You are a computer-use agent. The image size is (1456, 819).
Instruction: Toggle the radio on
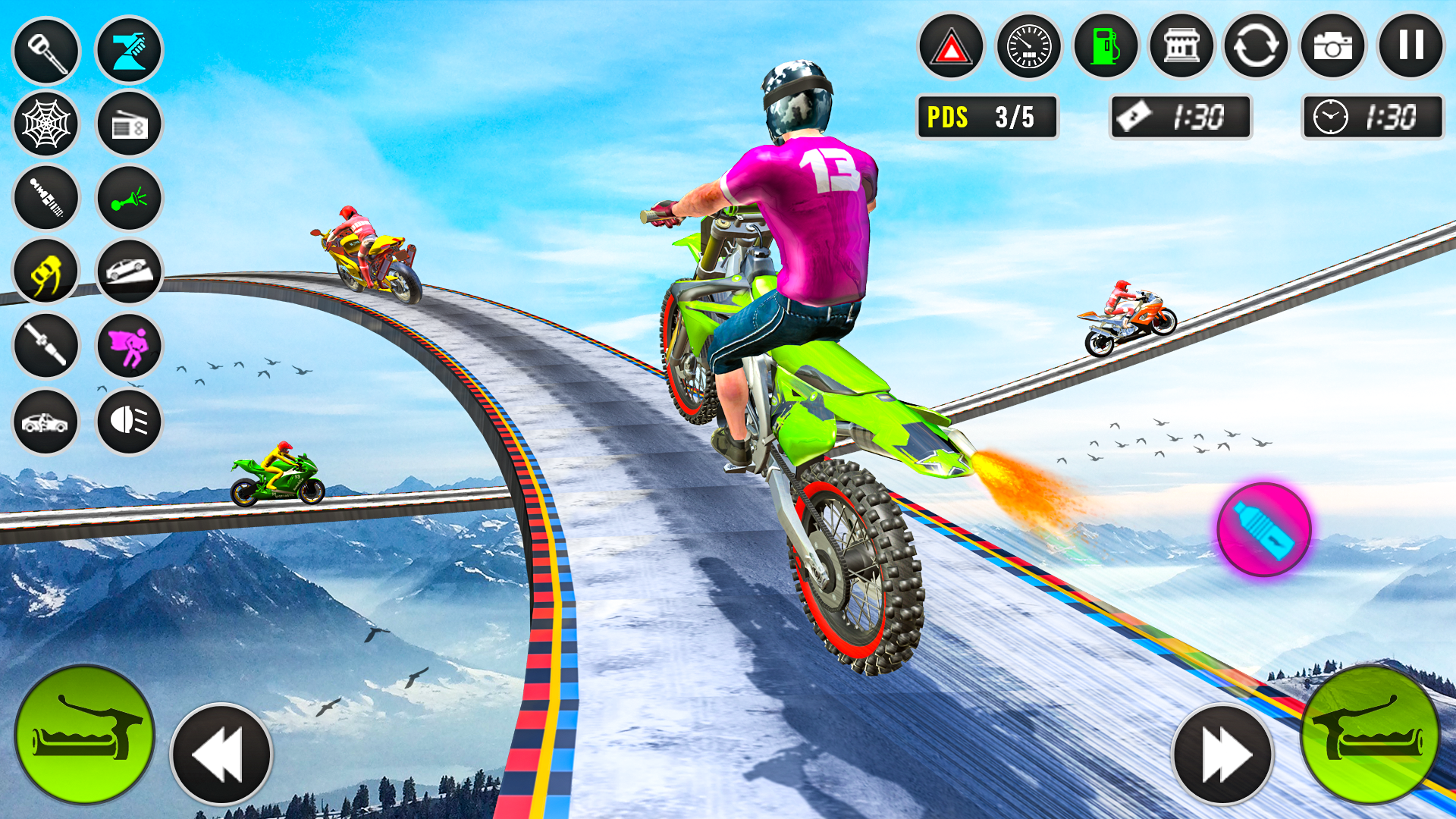click(129, 124)
